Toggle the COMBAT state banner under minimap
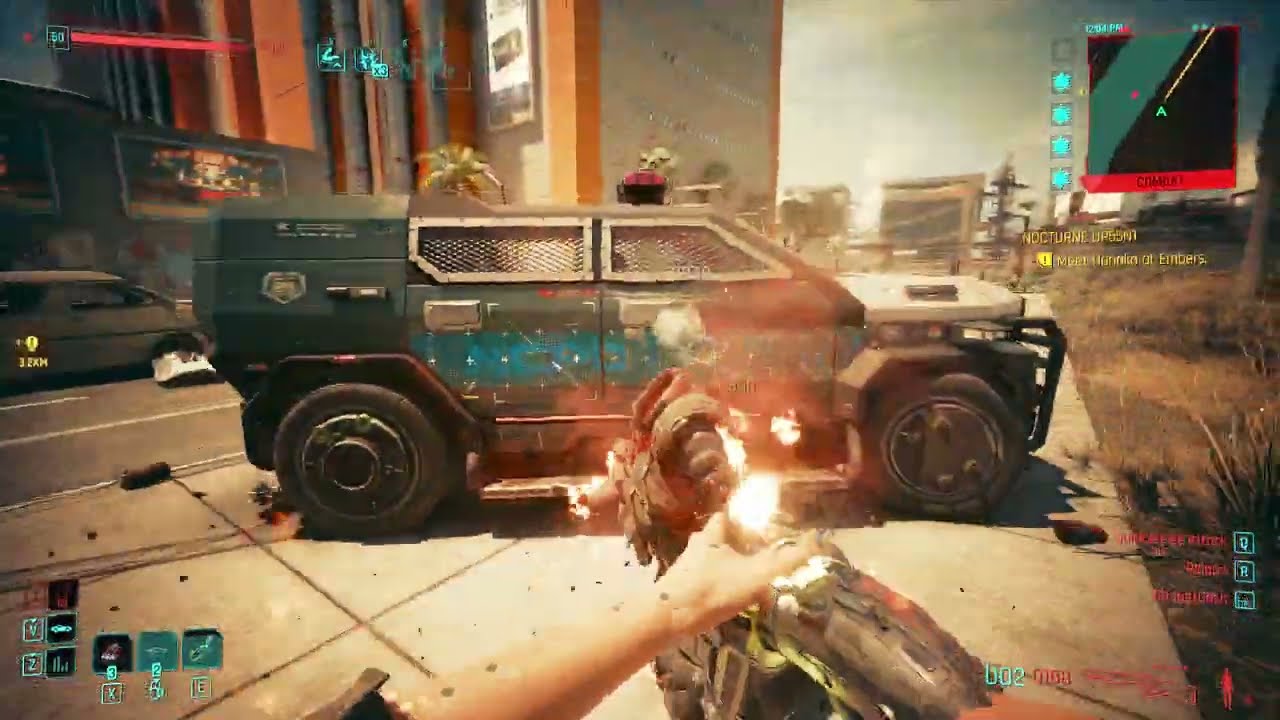The image size is (1280, 720). 1161,179
